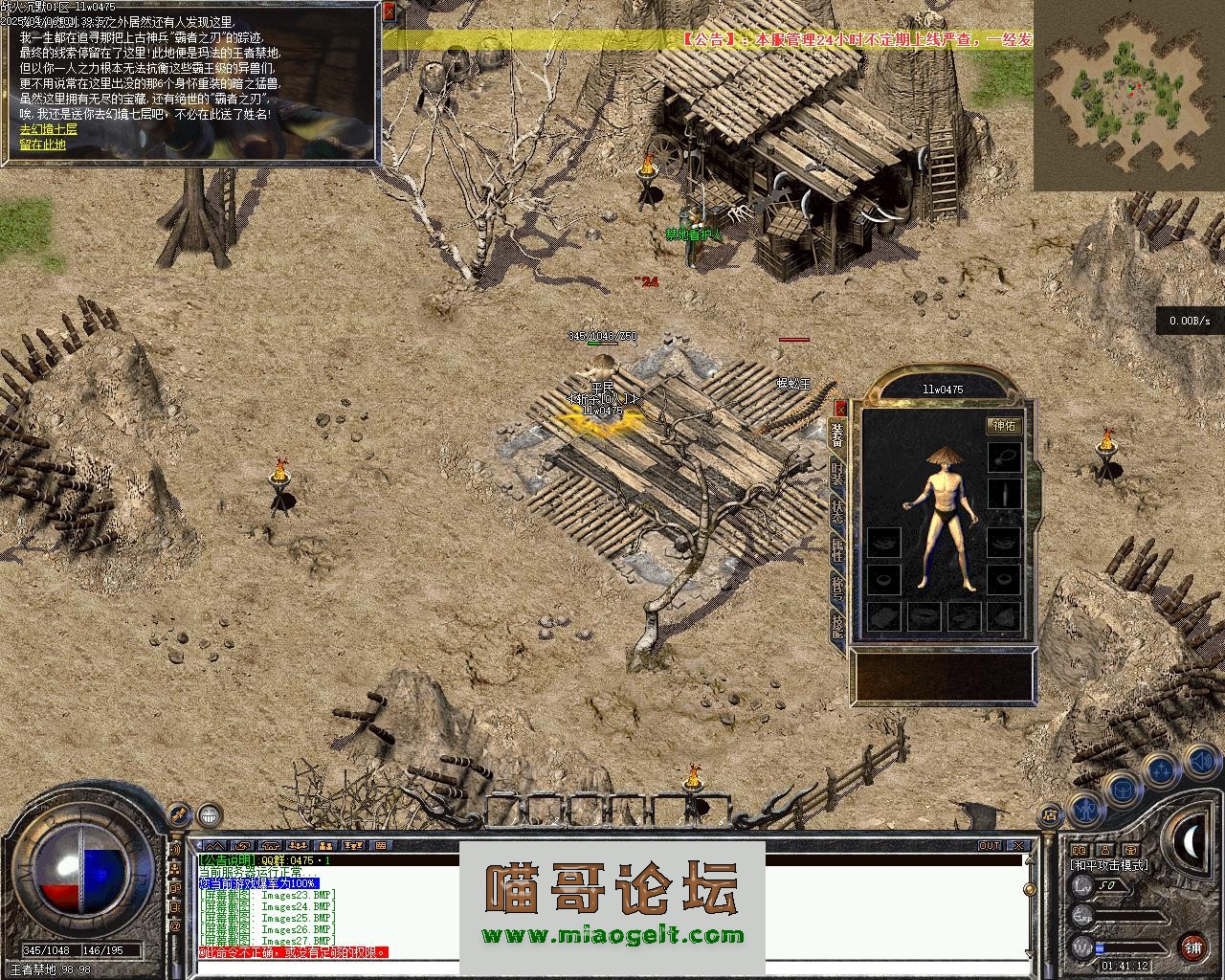Choose the dialogue option 去幻境七层
The height and width of the screenshot is (980, 1225).
(x=48, y=128)
